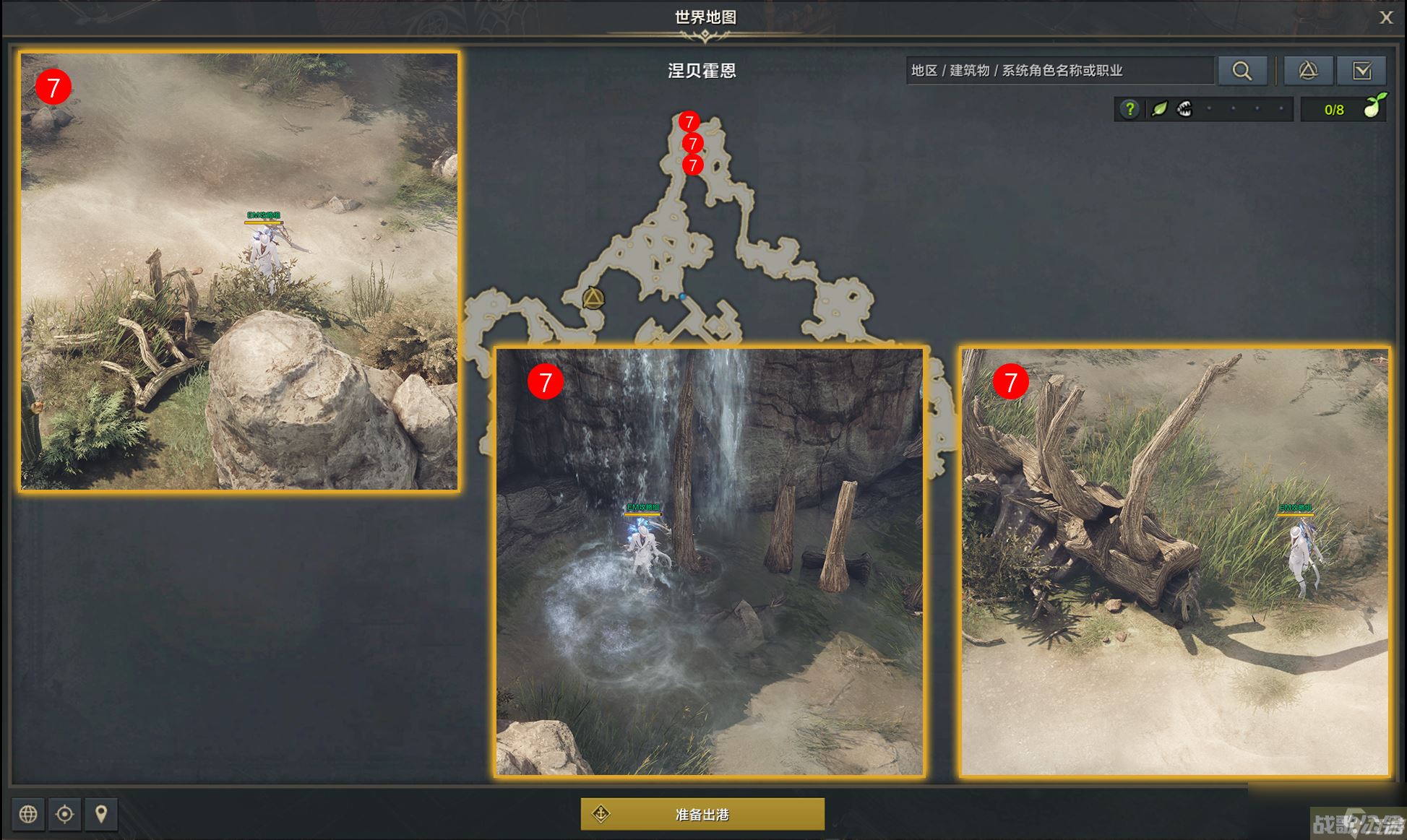
Task: Switch to the globe world view
Action: [28, 814]
